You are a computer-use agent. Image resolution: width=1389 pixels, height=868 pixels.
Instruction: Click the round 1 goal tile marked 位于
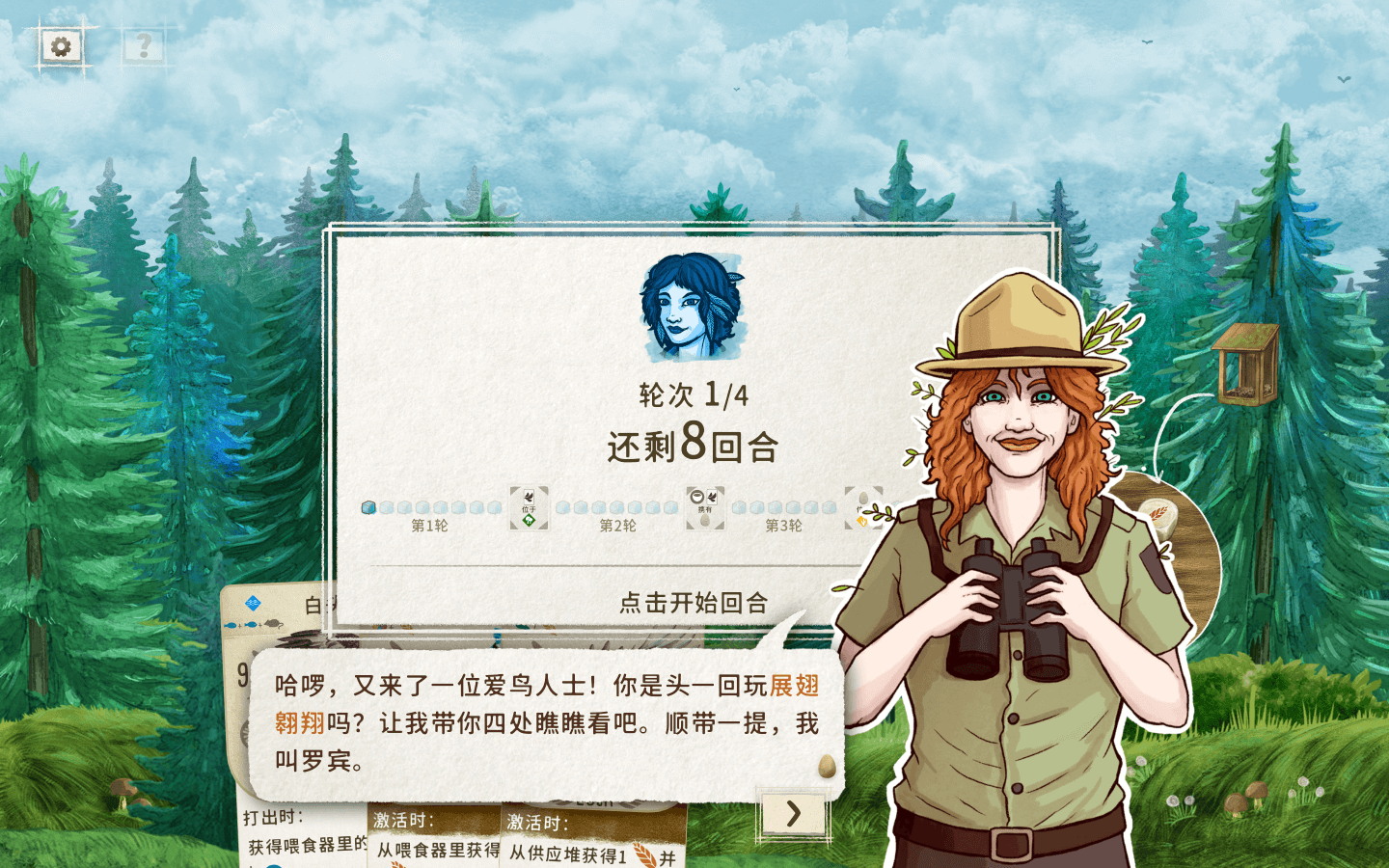[530, 509]
